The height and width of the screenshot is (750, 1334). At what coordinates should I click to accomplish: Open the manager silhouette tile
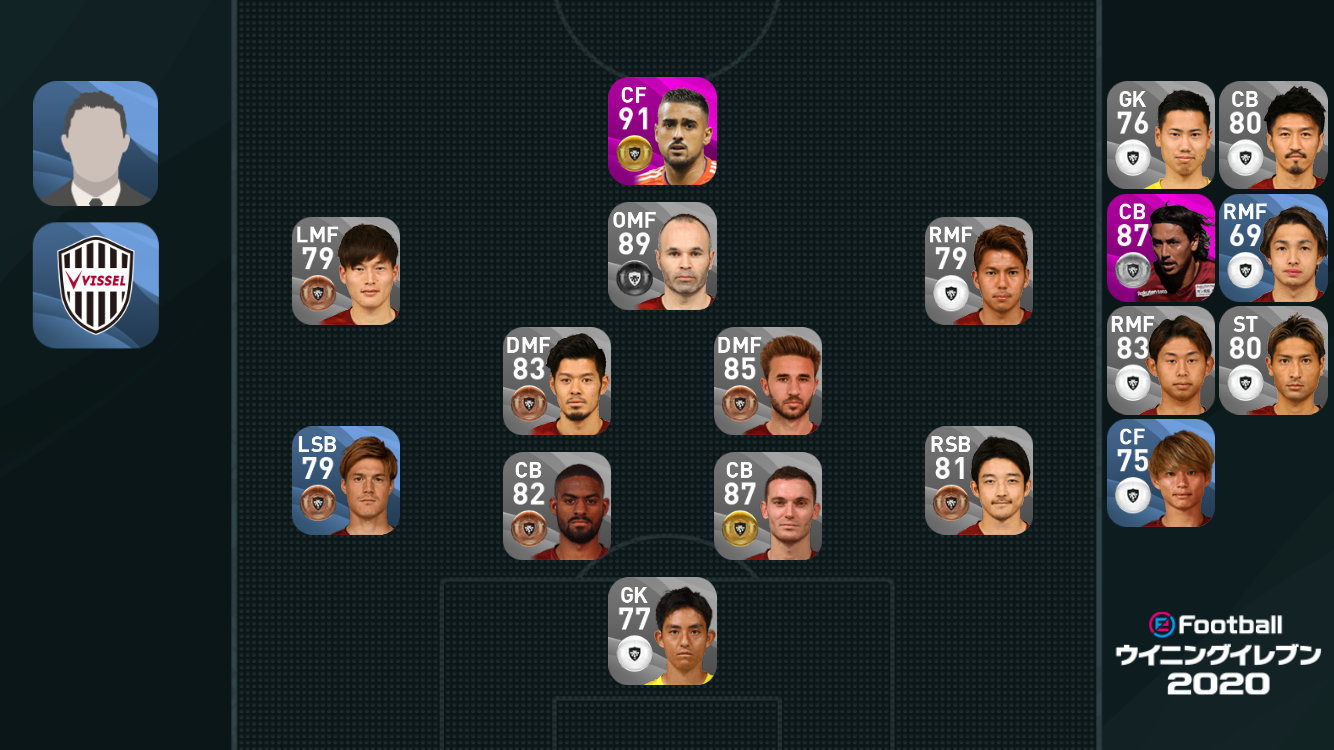[96, 144]
